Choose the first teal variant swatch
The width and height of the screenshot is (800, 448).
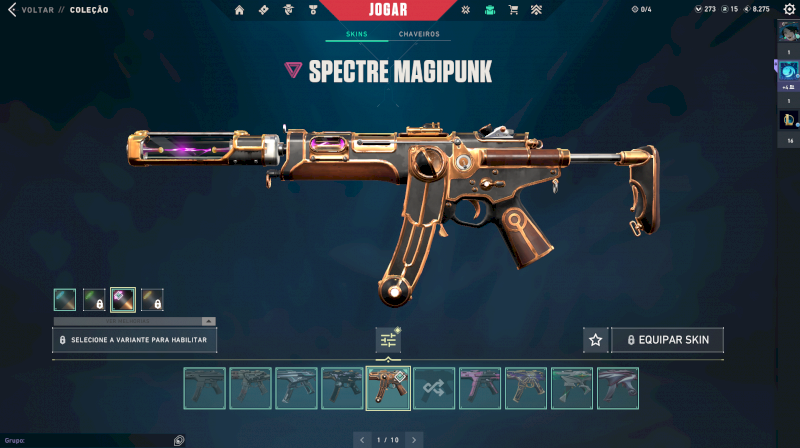(x=65, y=299)
